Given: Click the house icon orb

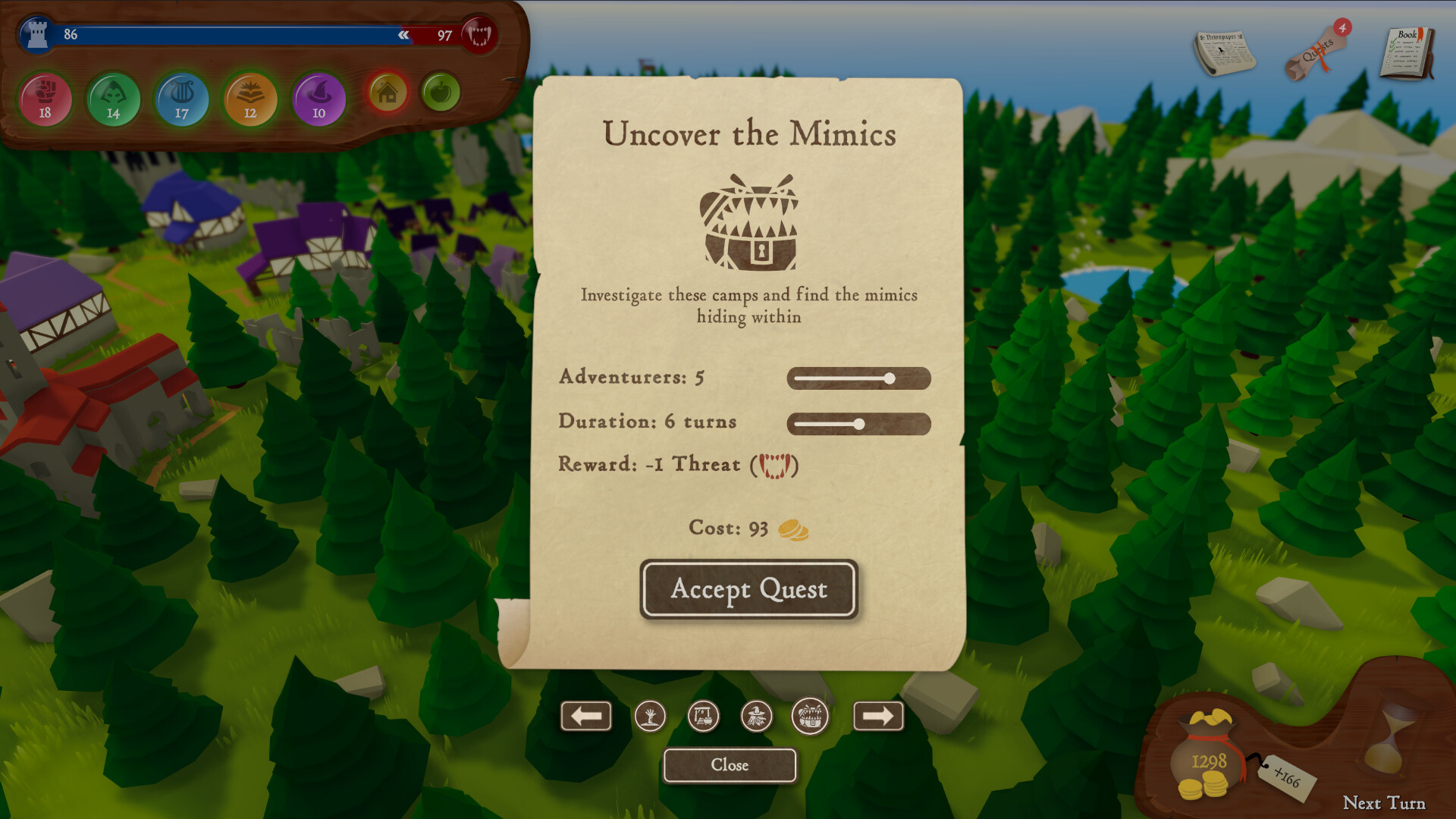Looking at the screenshot, I should [x=388, y=93].
